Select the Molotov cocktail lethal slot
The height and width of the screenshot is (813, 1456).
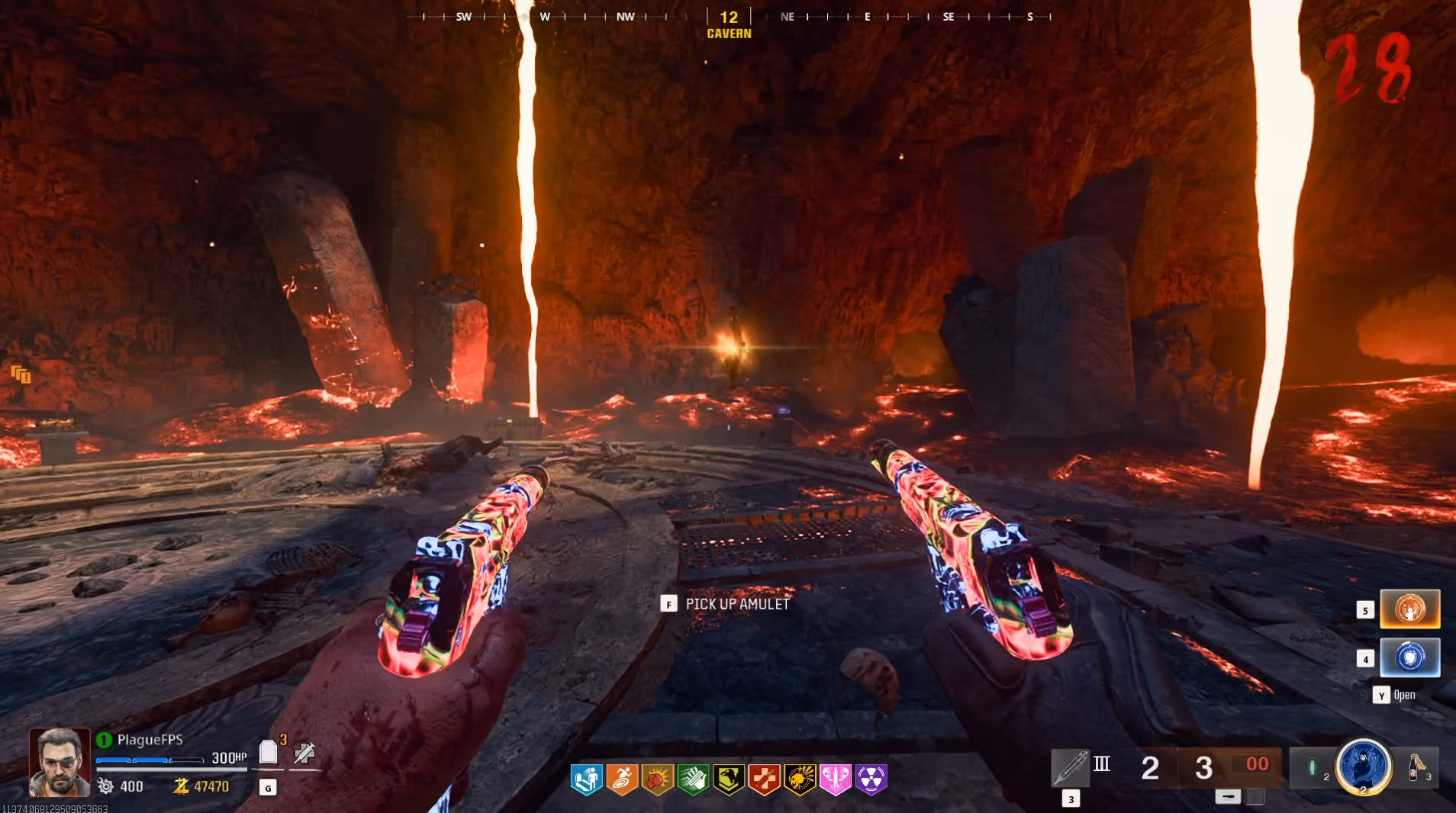(x=1416, y=766)
